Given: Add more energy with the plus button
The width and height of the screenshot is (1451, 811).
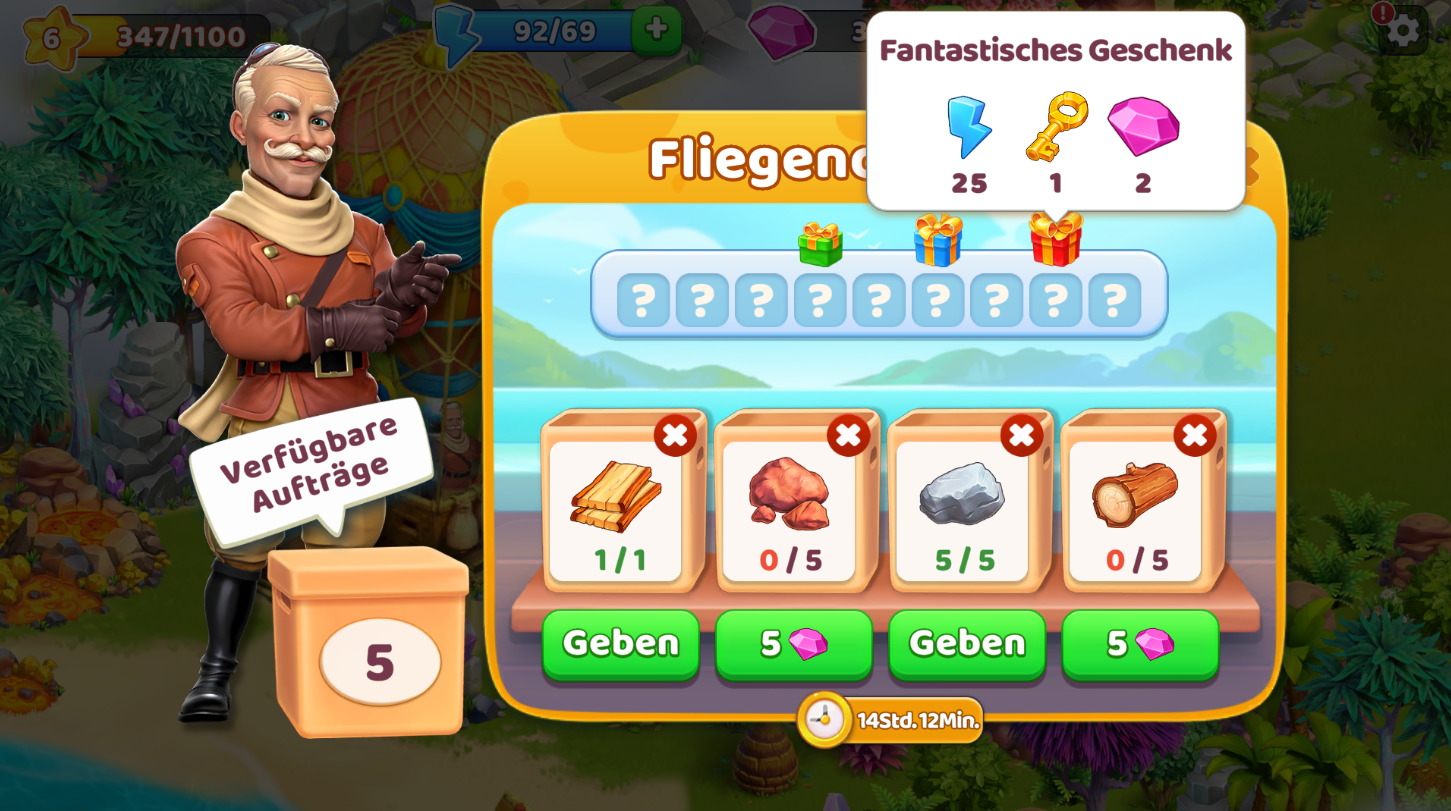Looking at the screenshot, I should point(656,30).
